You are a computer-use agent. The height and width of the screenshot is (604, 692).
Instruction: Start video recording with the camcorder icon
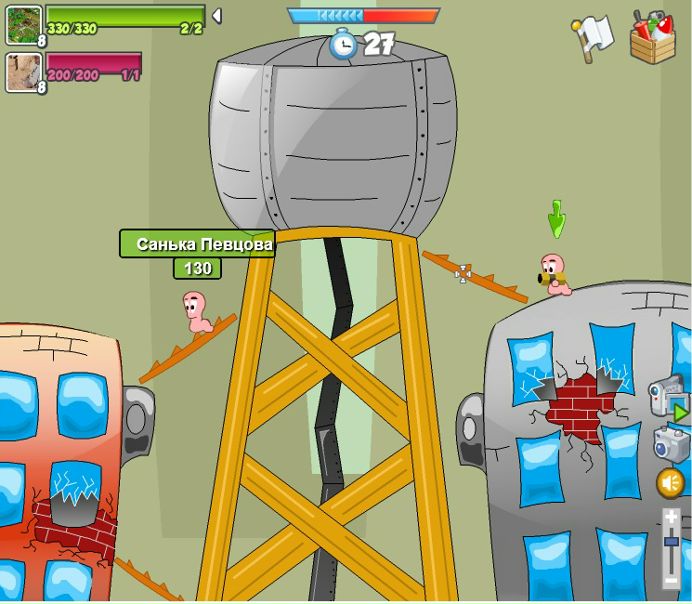click(x=667, y=398)
